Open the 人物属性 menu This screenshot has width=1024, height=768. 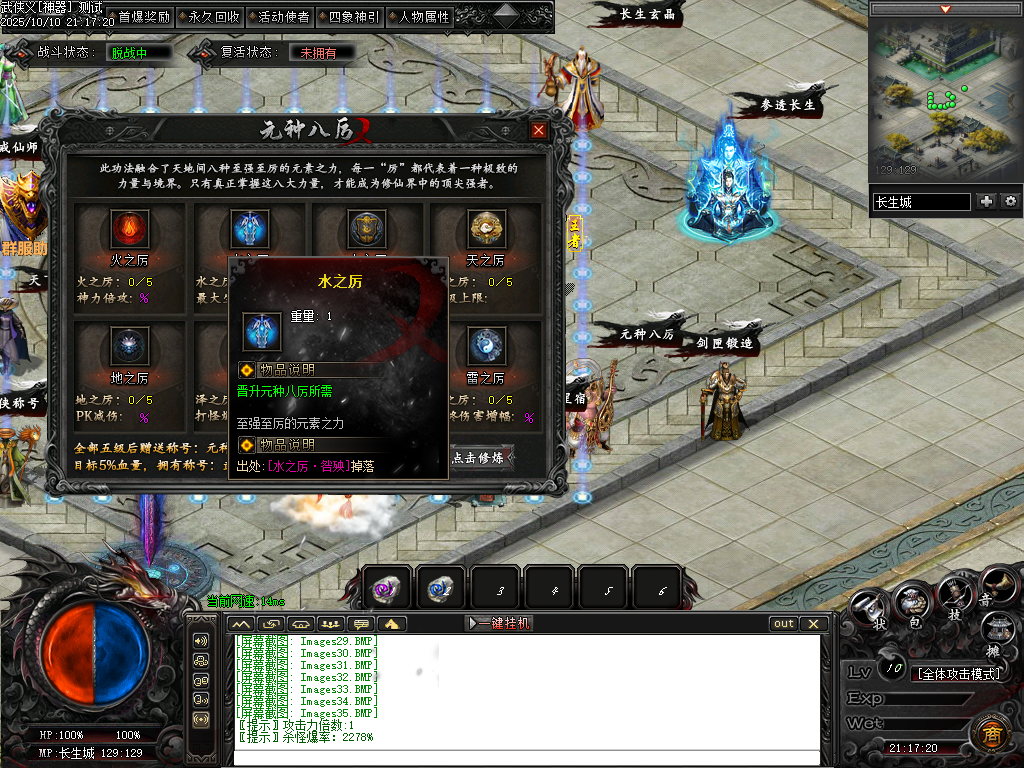click(x=423, y=17)
